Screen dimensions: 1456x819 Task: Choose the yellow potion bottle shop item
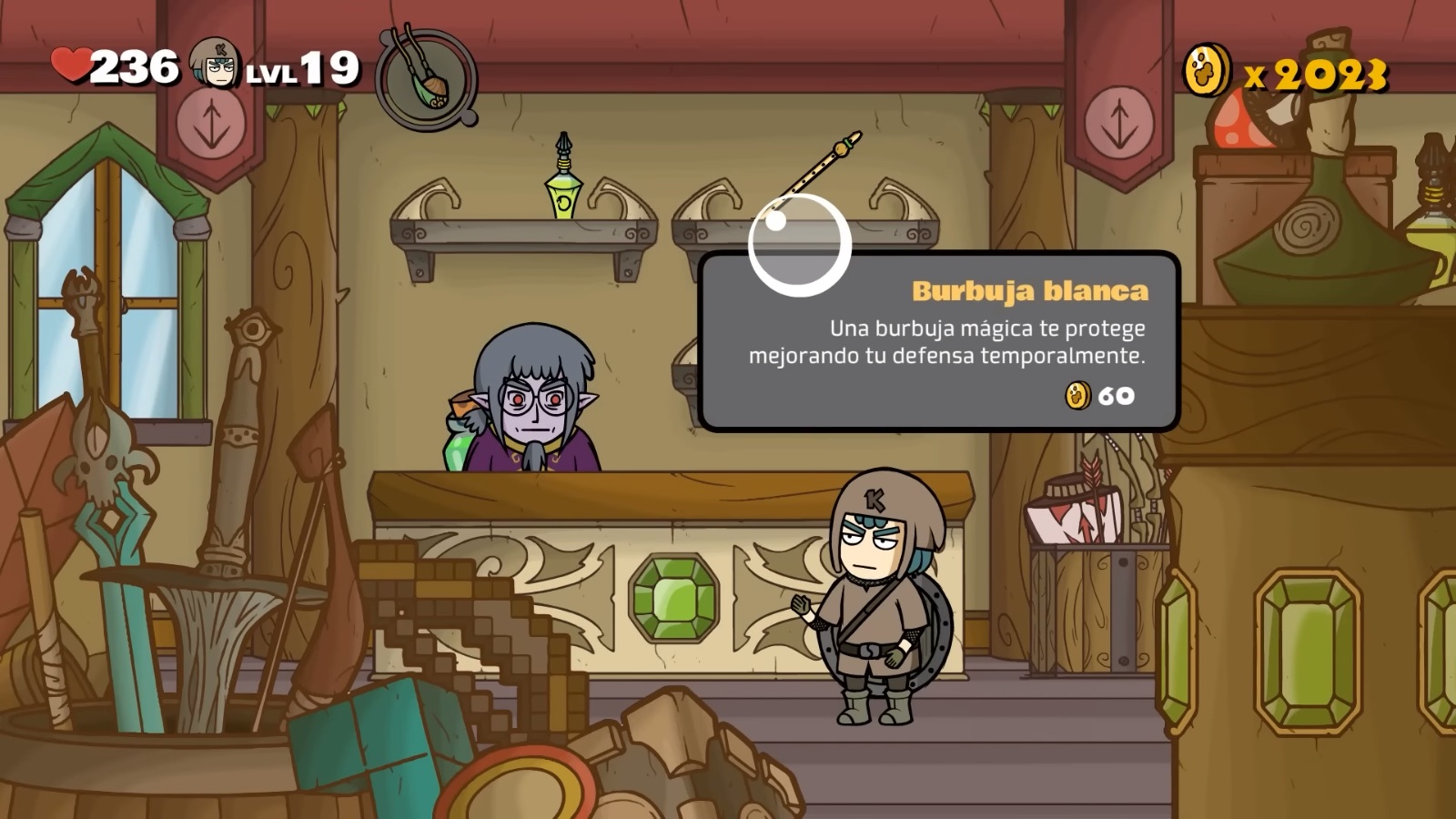(563, 181)
